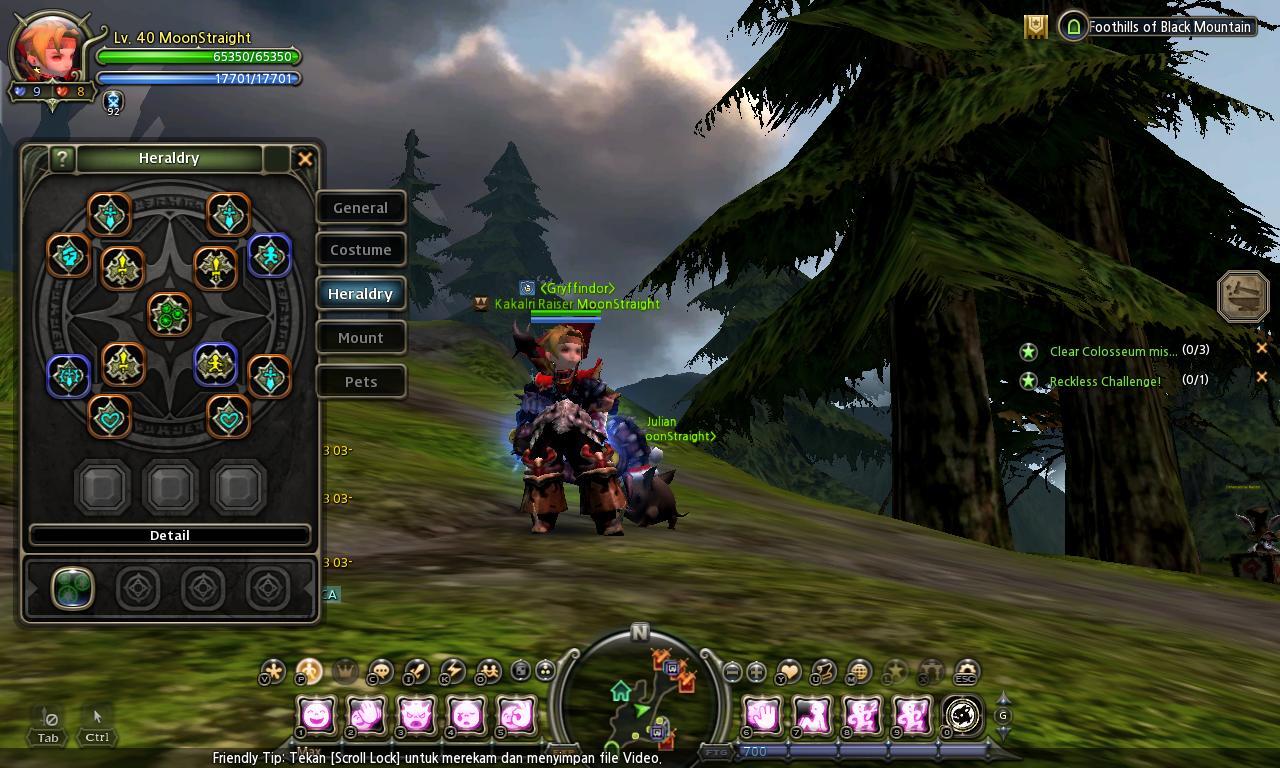Screen dimensions: 1280x768
Task: Select the green skill plate below Detail
Action: tap(73, 589)
